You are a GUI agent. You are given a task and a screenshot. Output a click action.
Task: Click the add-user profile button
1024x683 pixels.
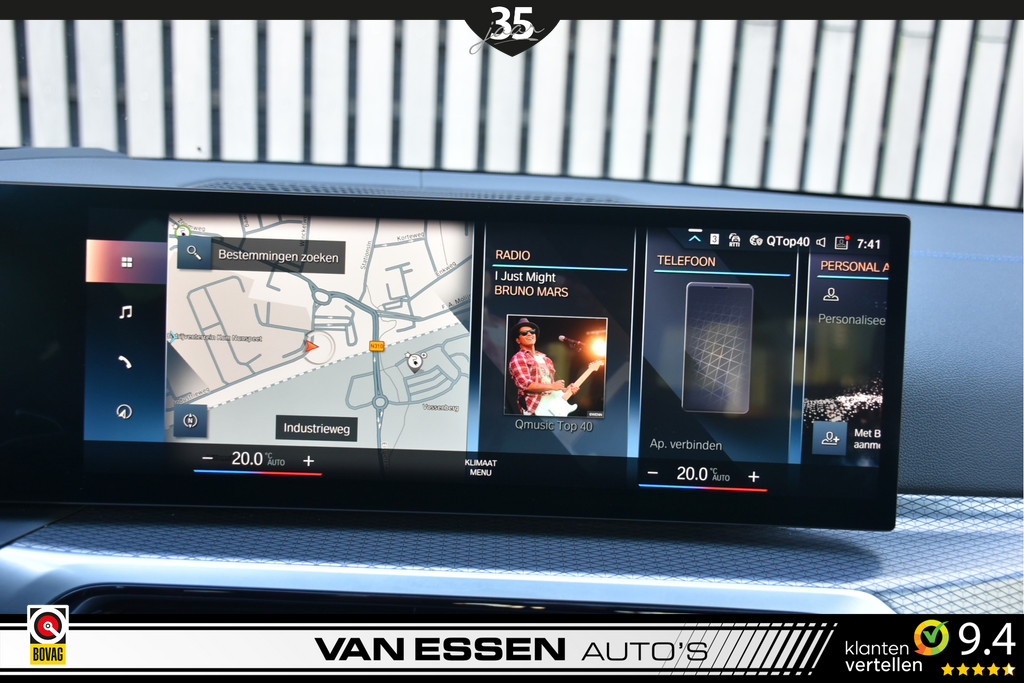(829, 438)
